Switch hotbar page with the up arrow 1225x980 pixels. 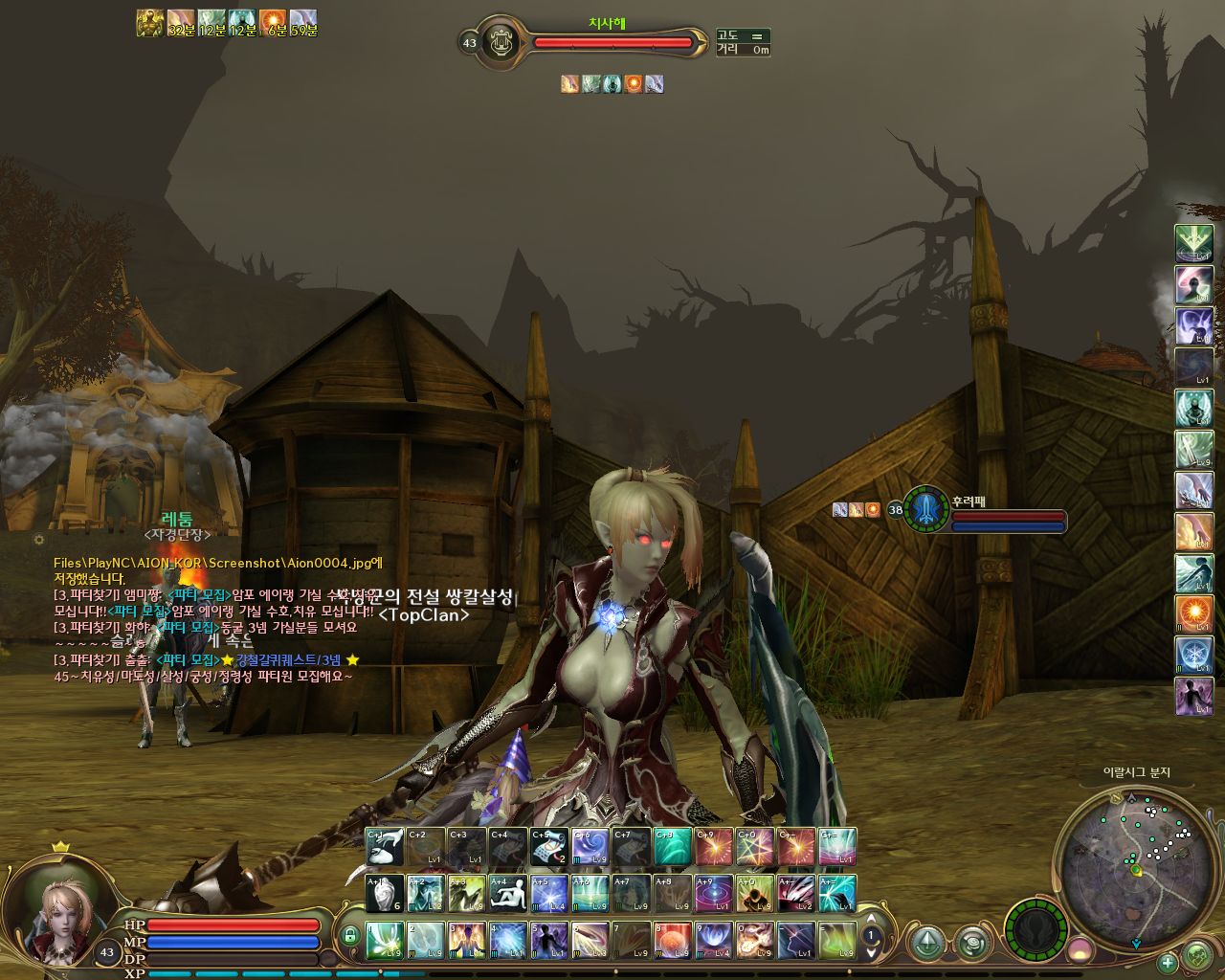coord(871,919)
